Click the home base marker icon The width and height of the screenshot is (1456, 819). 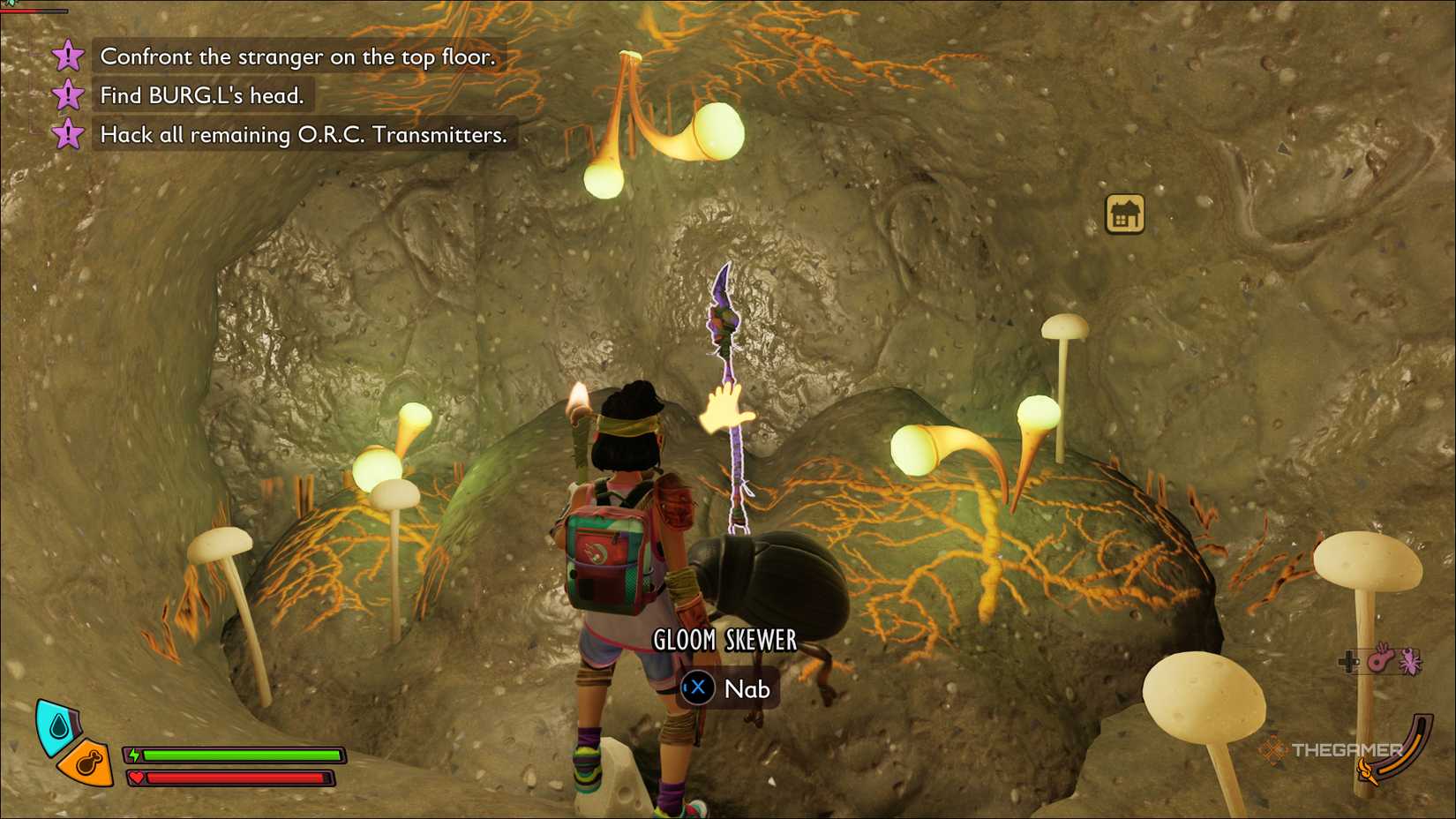[x=1124, y=214]
